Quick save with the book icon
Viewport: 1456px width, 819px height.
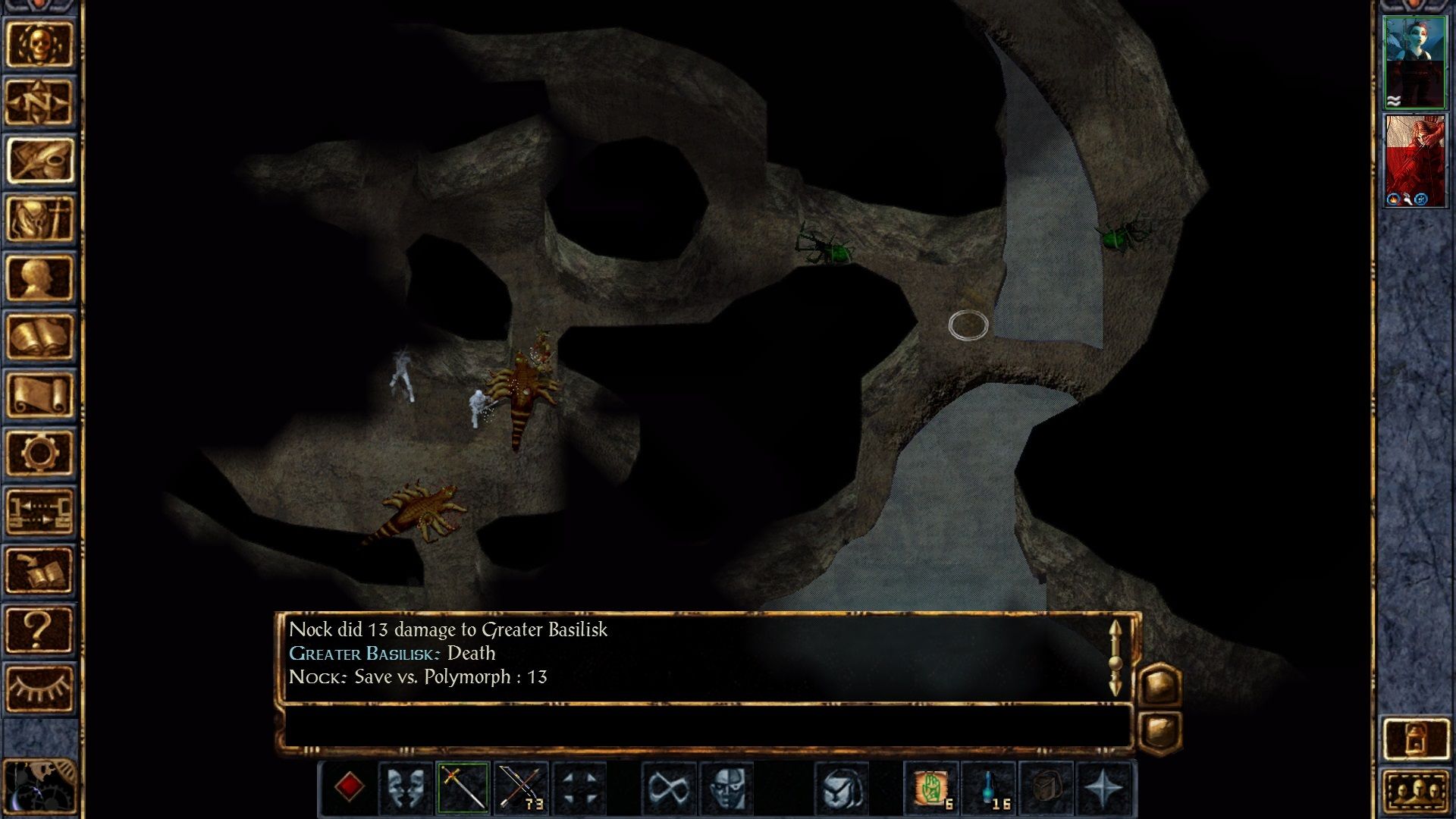(x=39, y=570)
